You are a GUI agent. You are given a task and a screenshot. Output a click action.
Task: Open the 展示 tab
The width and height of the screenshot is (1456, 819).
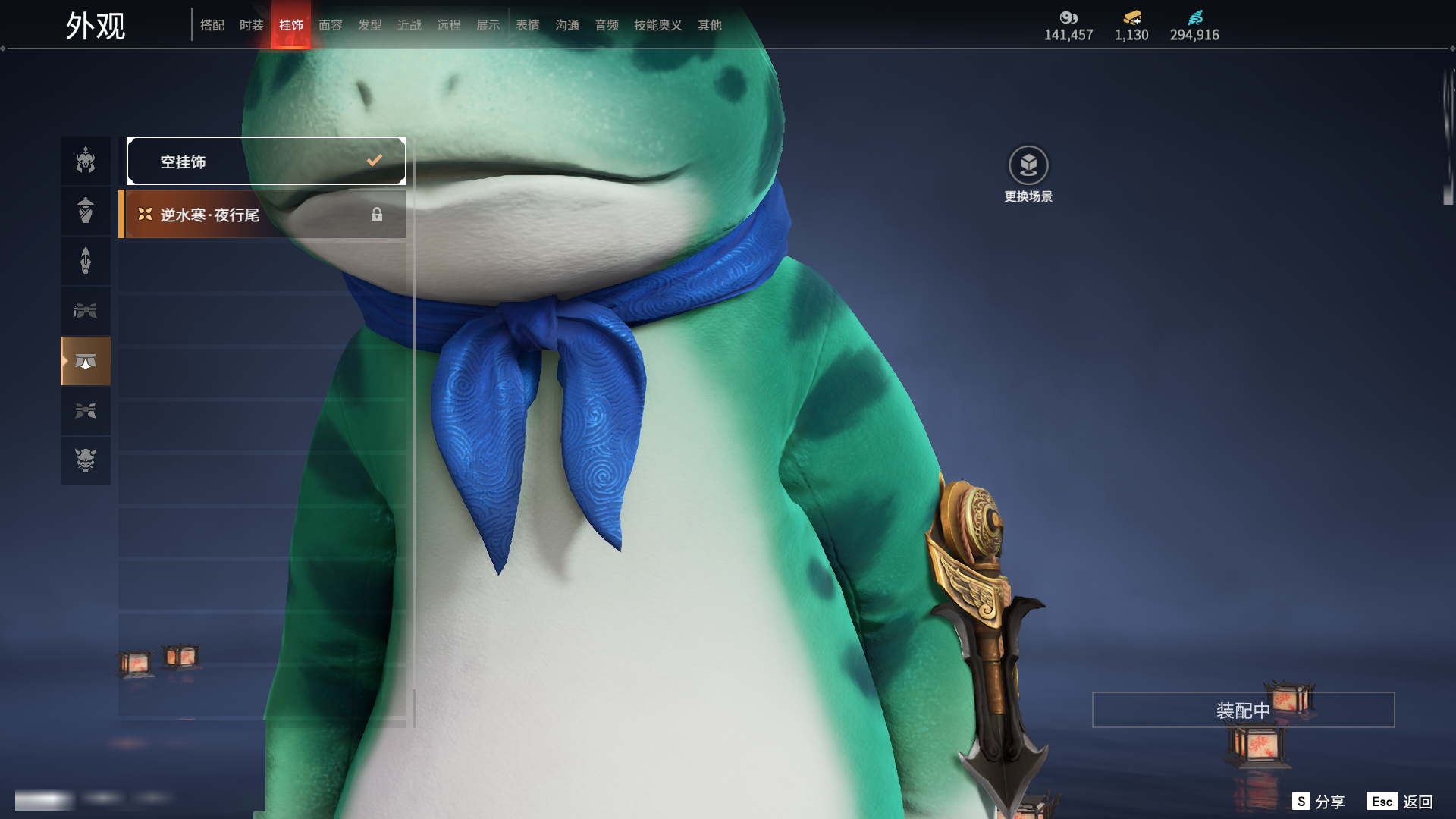(x=488, y=25)
